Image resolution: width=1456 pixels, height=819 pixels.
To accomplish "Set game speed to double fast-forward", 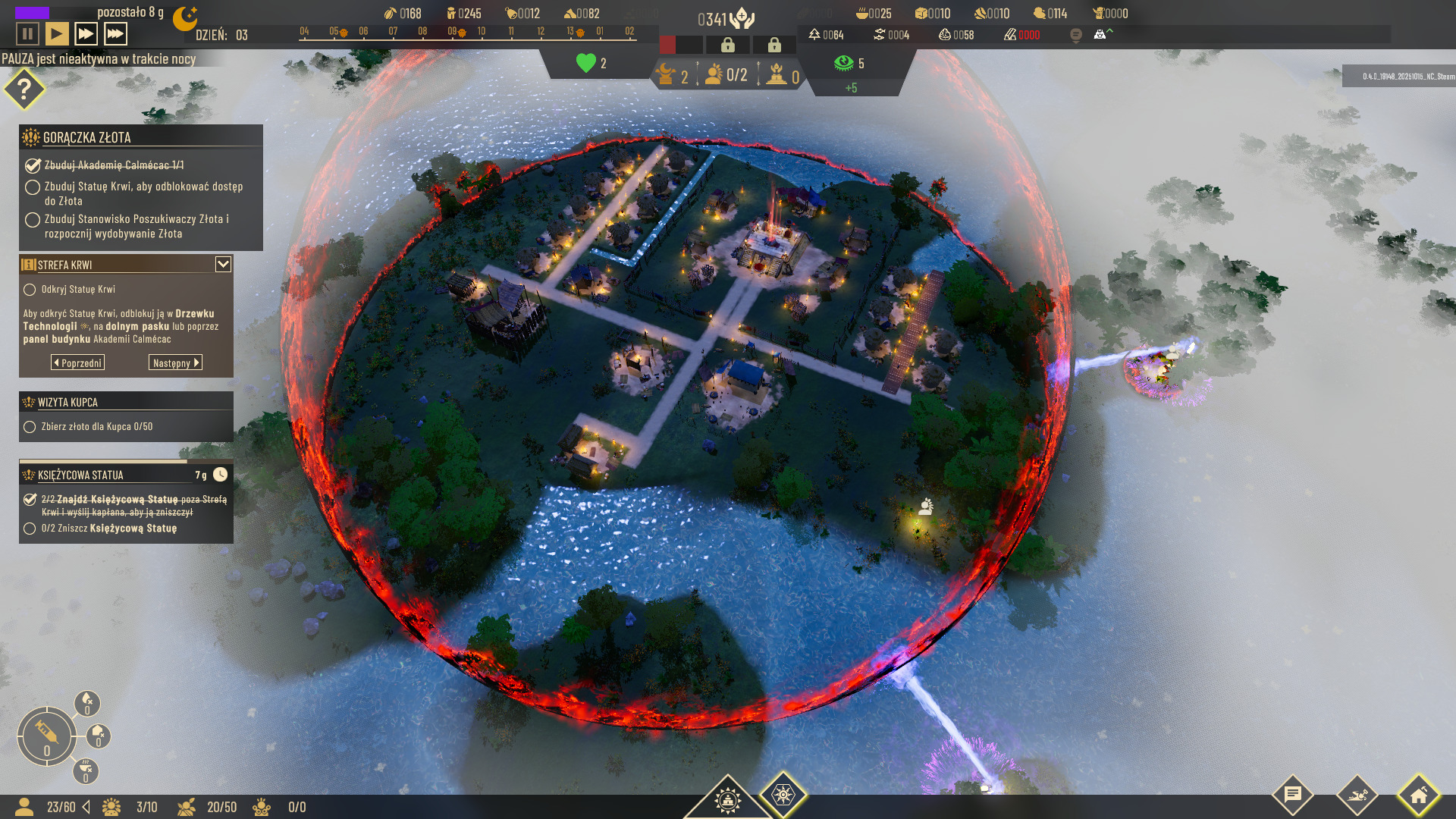I will pyautogui.click(x=86, y=34).
